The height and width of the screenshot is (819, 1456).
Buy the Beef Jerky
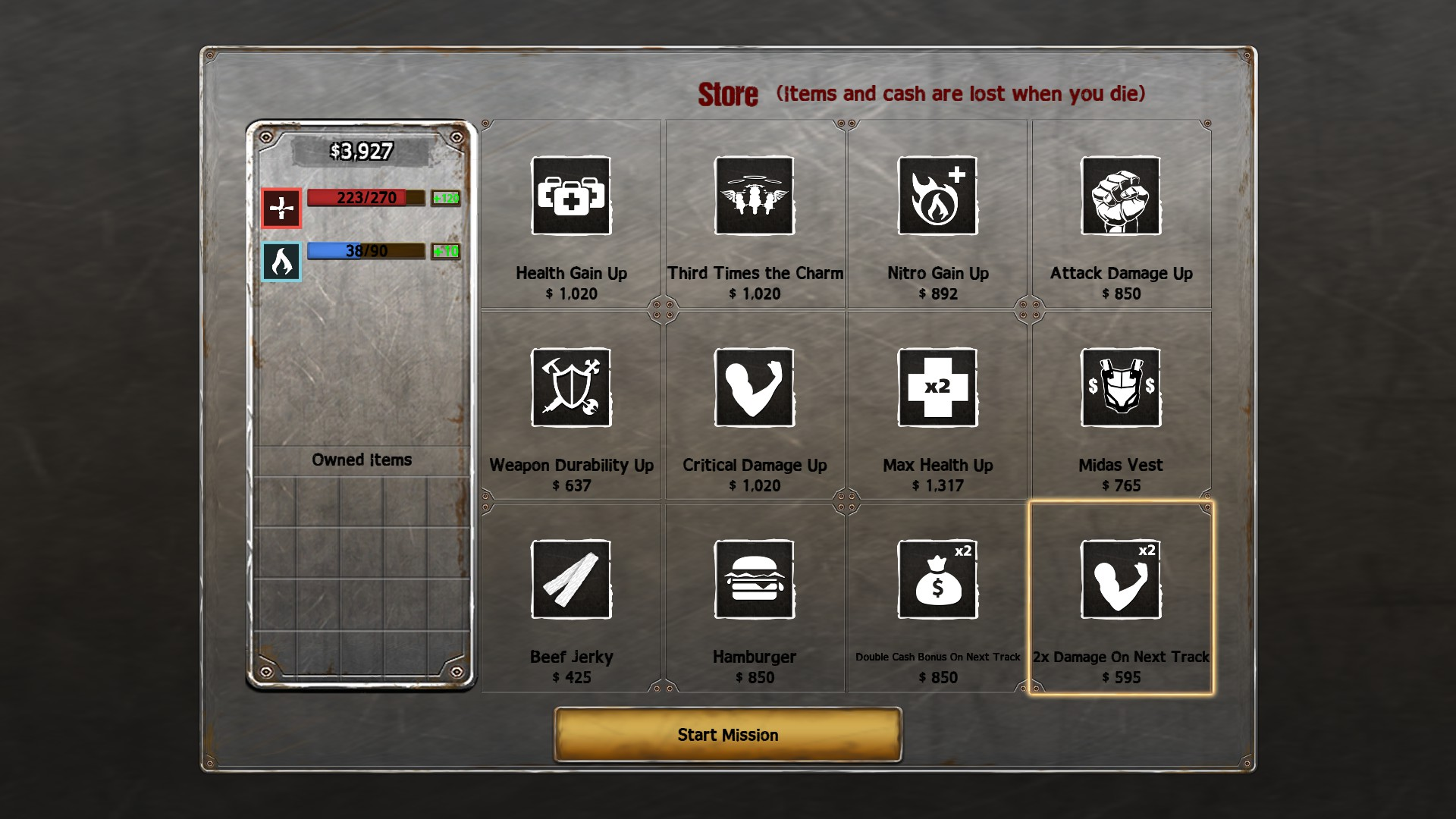click(571, 579)
